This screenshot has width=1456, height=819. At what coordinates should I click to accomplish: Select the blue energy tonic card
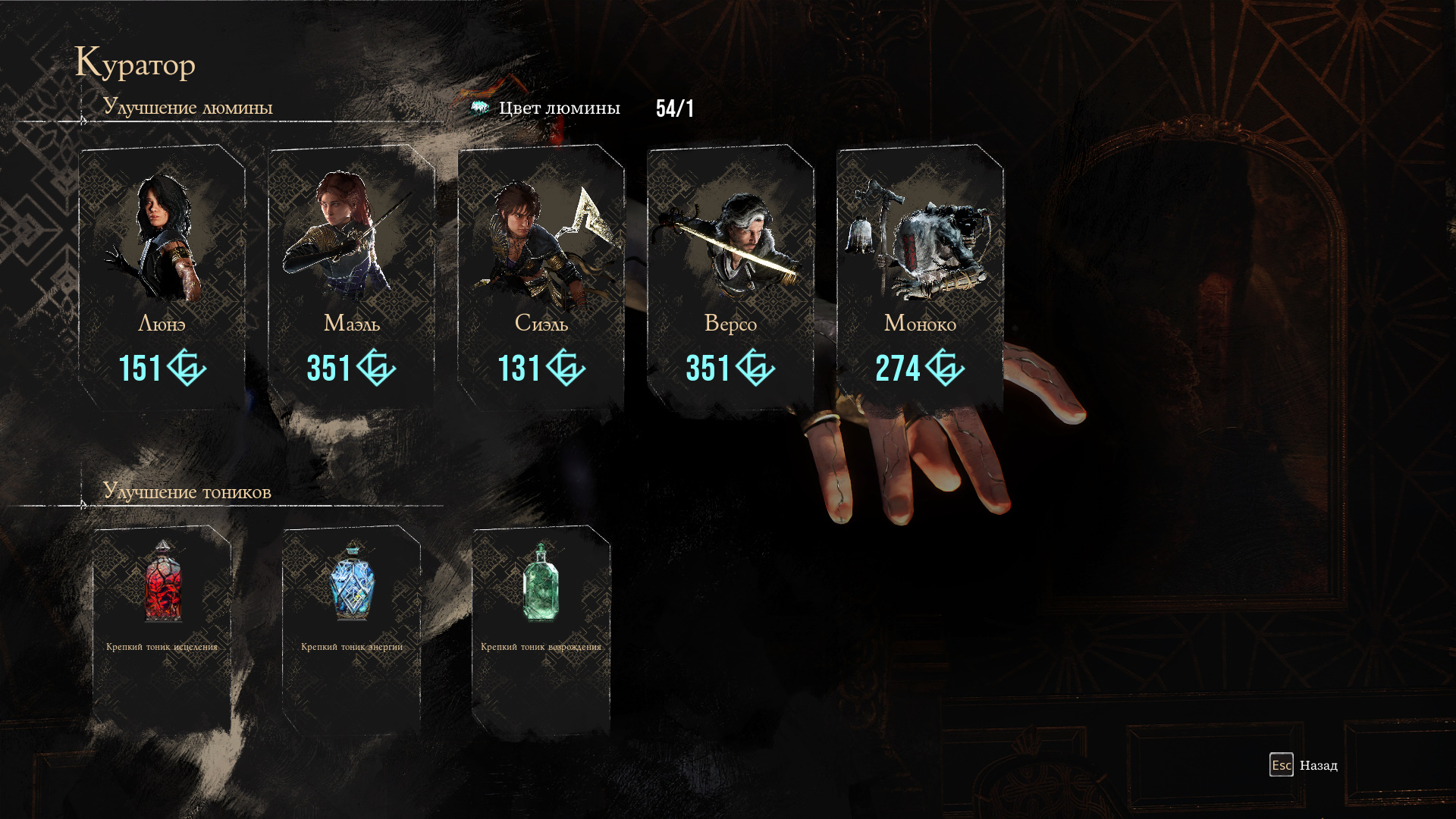click(x=351, y=628)
